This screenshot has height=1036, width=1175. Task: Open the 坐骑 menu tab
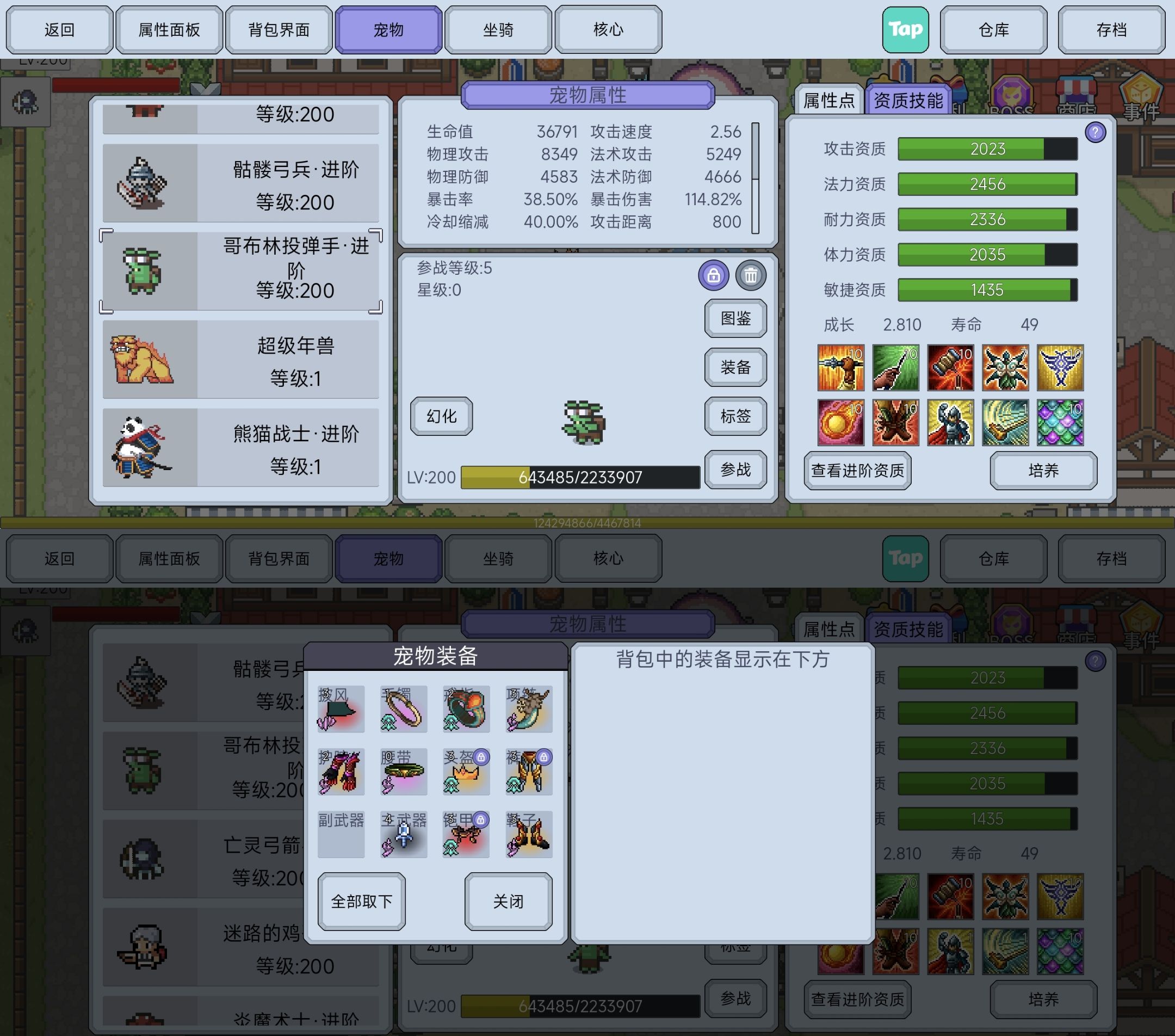coord(498,29)
